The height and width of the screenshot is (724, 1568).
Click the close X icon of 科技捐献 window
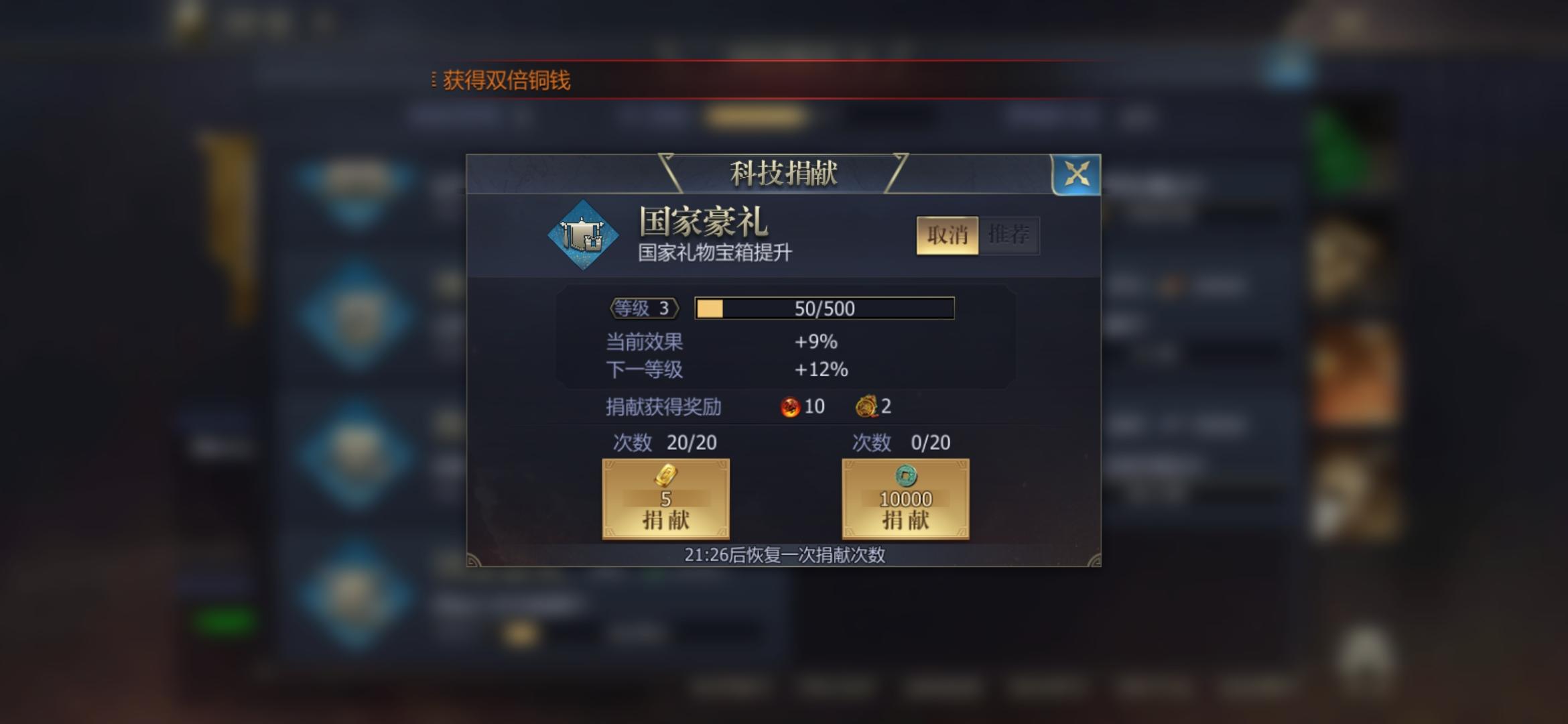click(1076, 176)
